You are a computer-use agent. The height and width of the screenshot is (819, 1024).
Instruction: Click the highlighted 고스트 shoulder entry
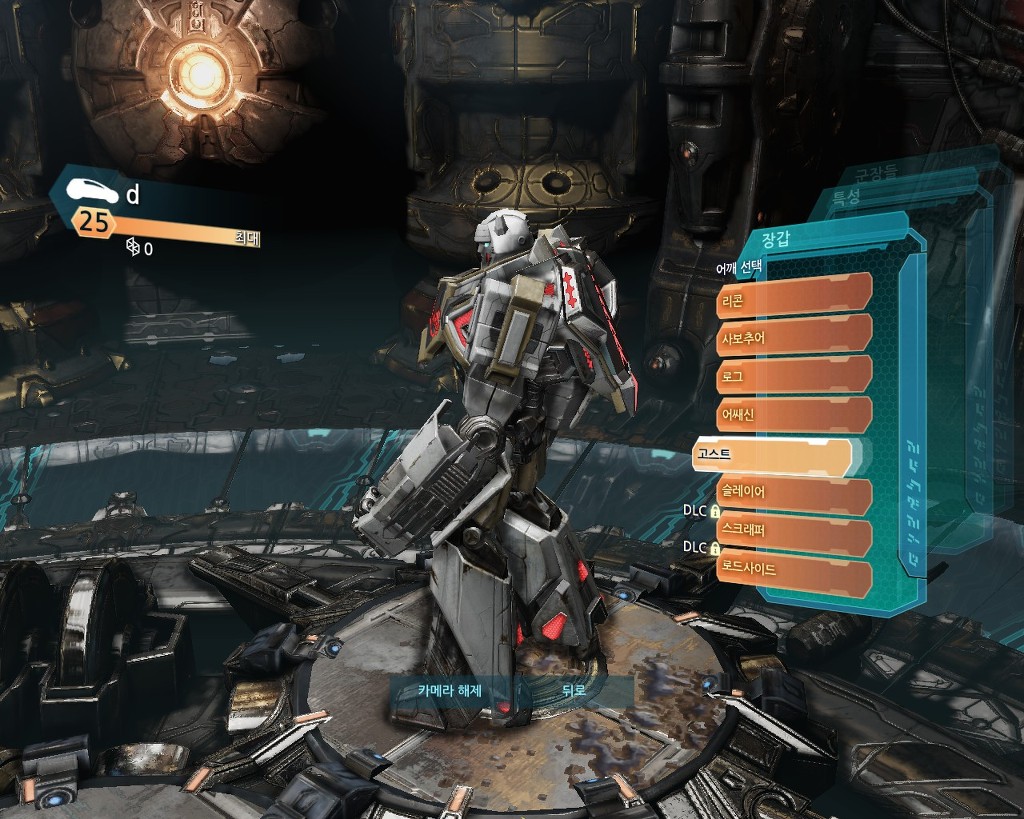[770, 456]
